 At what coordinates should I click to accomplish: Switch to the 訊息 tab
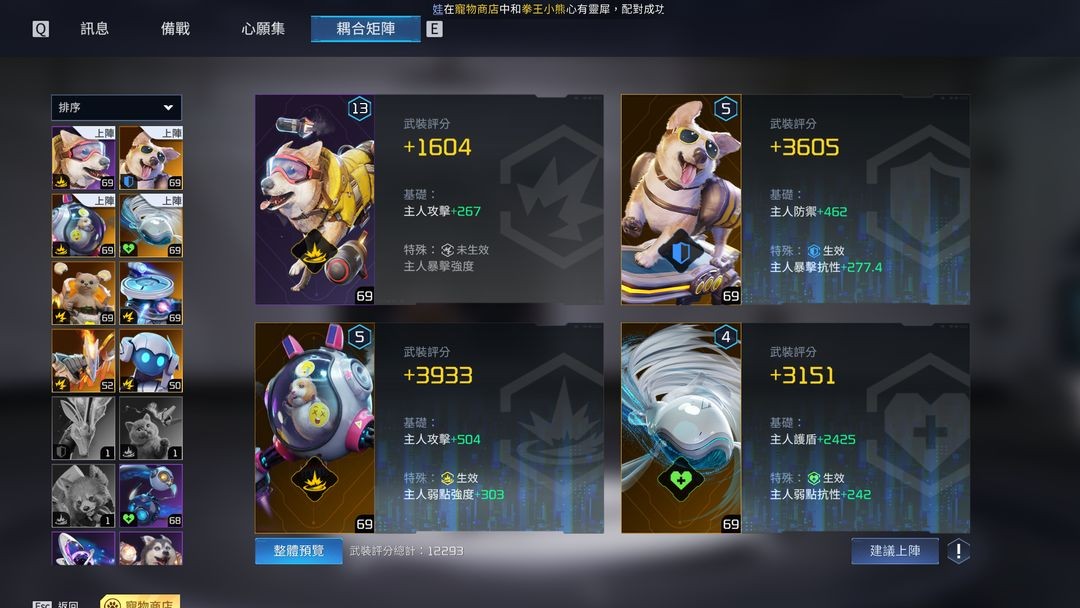coord(95,29)
